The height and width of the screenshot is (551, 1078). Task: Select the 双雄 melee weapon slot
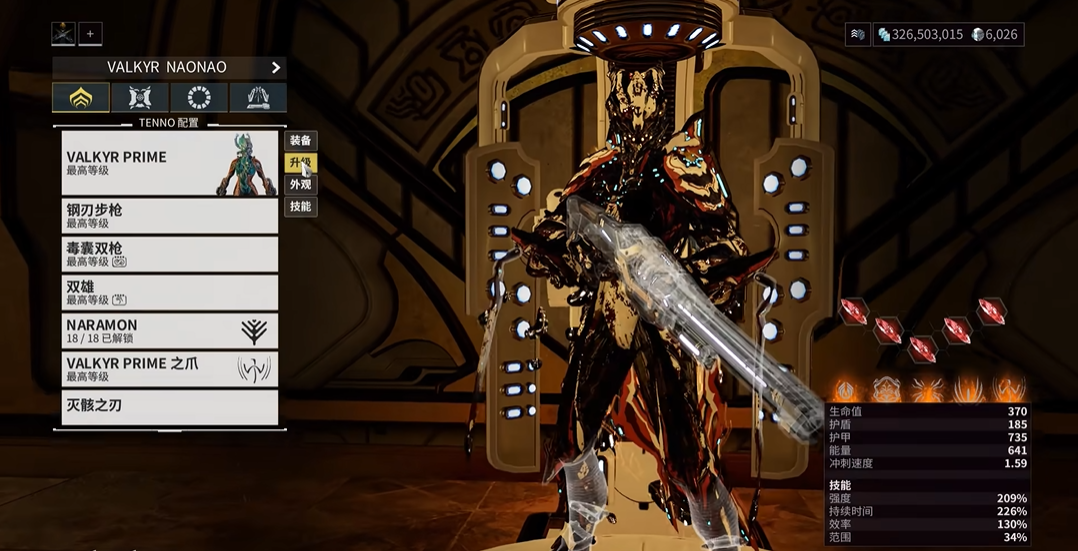pyautogui.click(x=169, y=292)
